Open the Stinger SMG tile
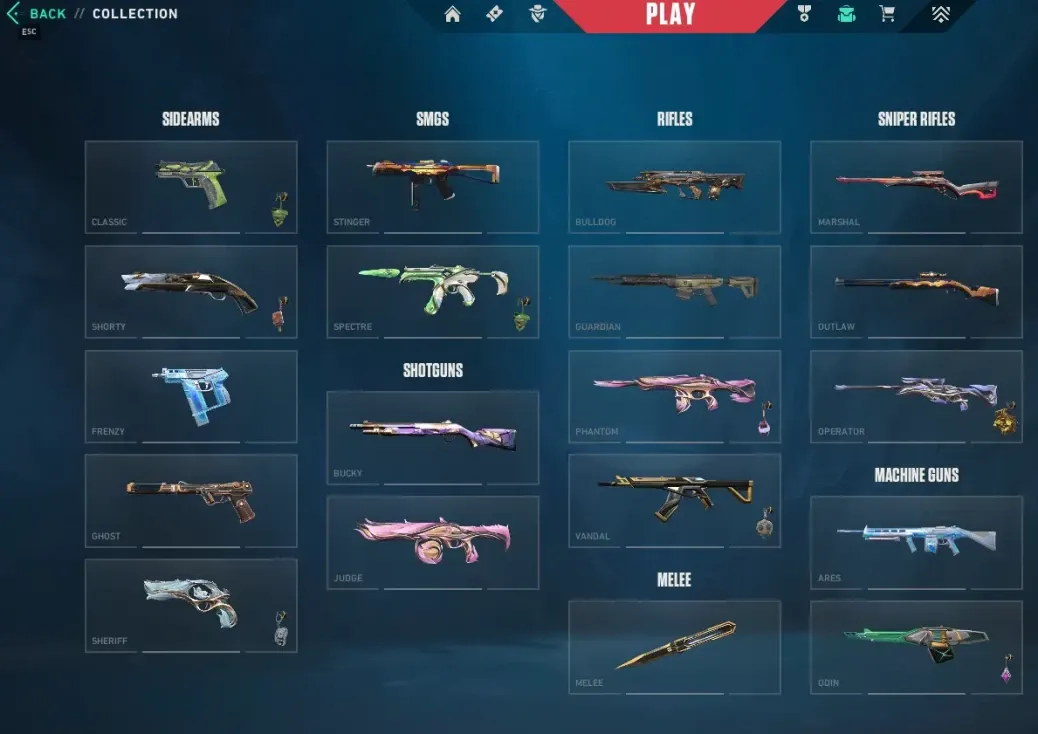Viewport: 1038px width, 734px height. pyautogui.click(x=432, y=187)
